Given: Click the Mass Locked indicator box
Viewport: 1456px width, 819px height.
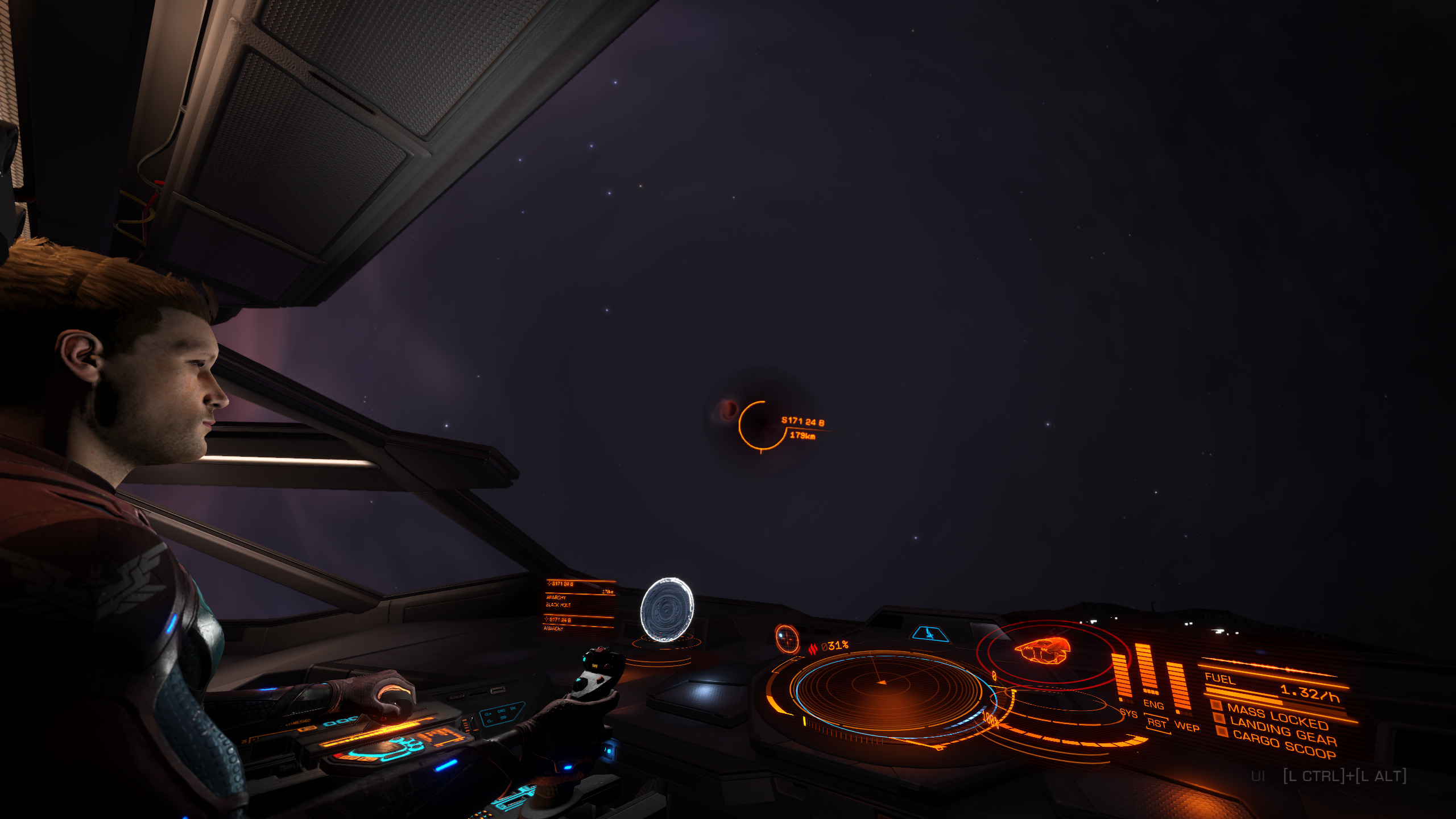Looking at the screenshot, I should coord(1217,706).
